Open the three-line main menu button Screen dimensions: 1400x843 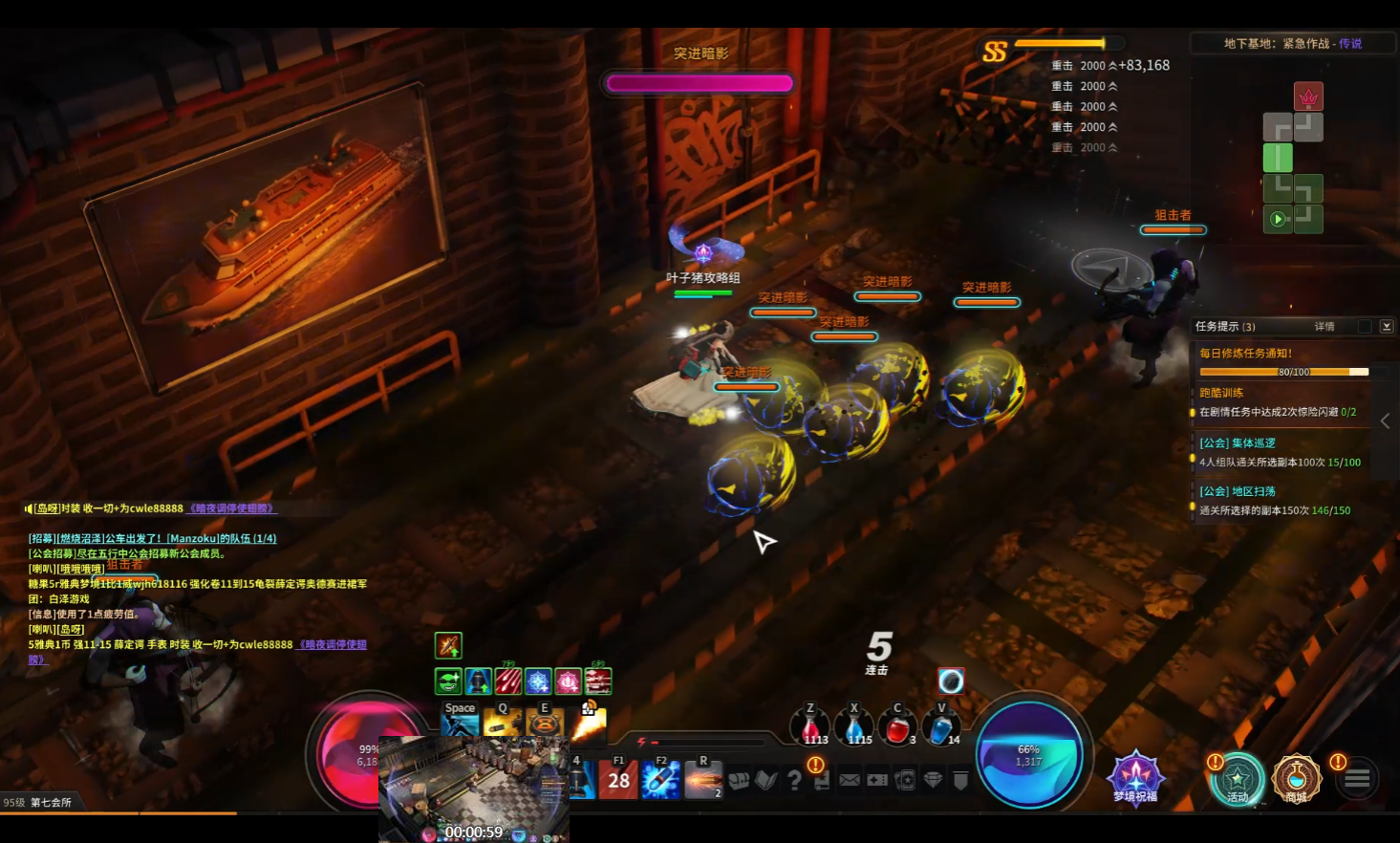[x=1357, y=779]
